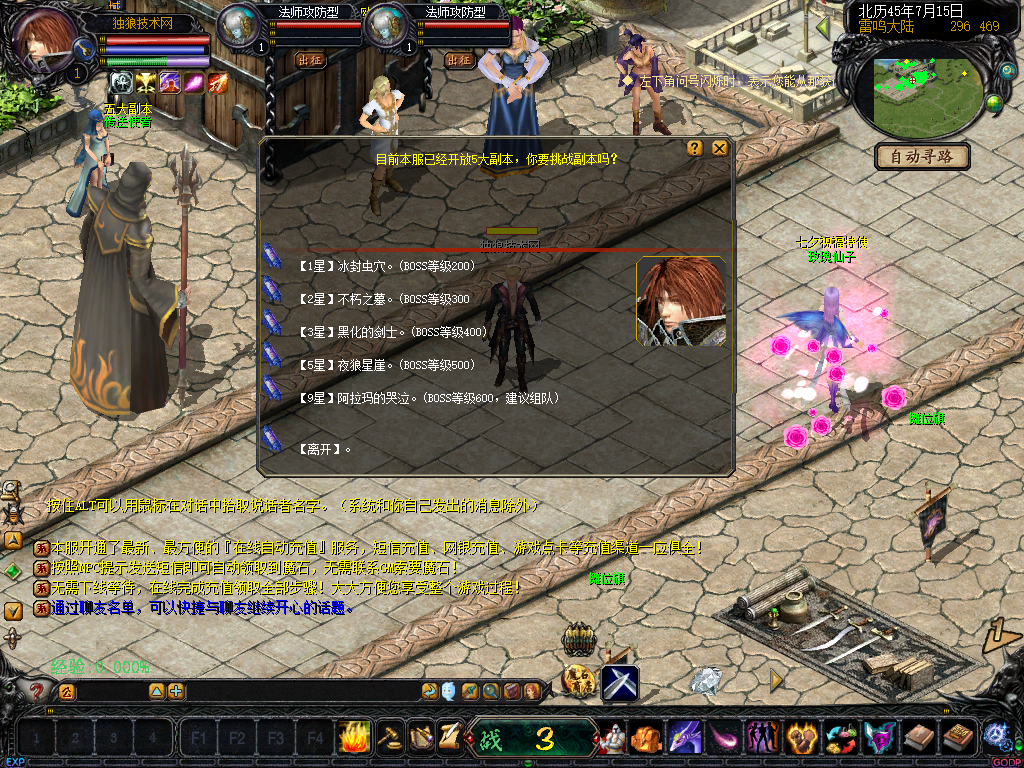
Task: Click the player character portrait
Action: tap(45, 38)
